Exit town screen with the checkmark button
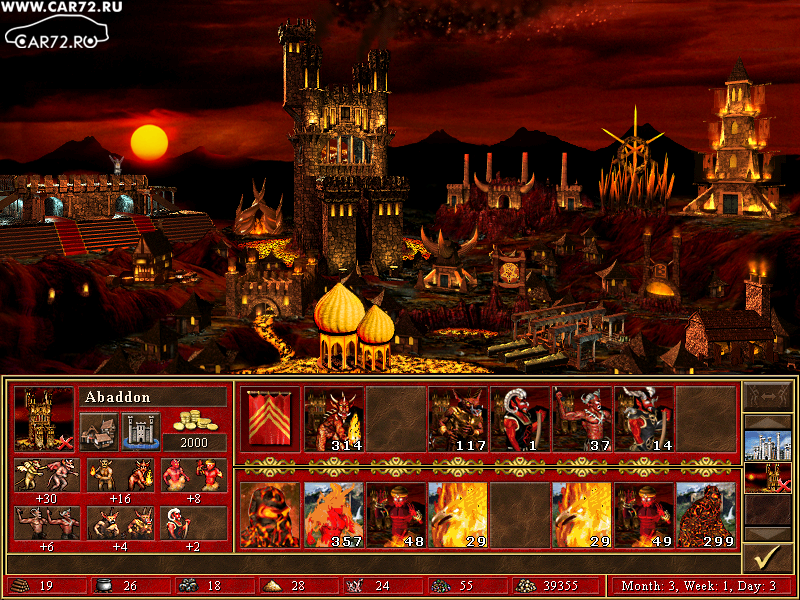This screenshot has height=600, width=800. [x=768, y=556]
